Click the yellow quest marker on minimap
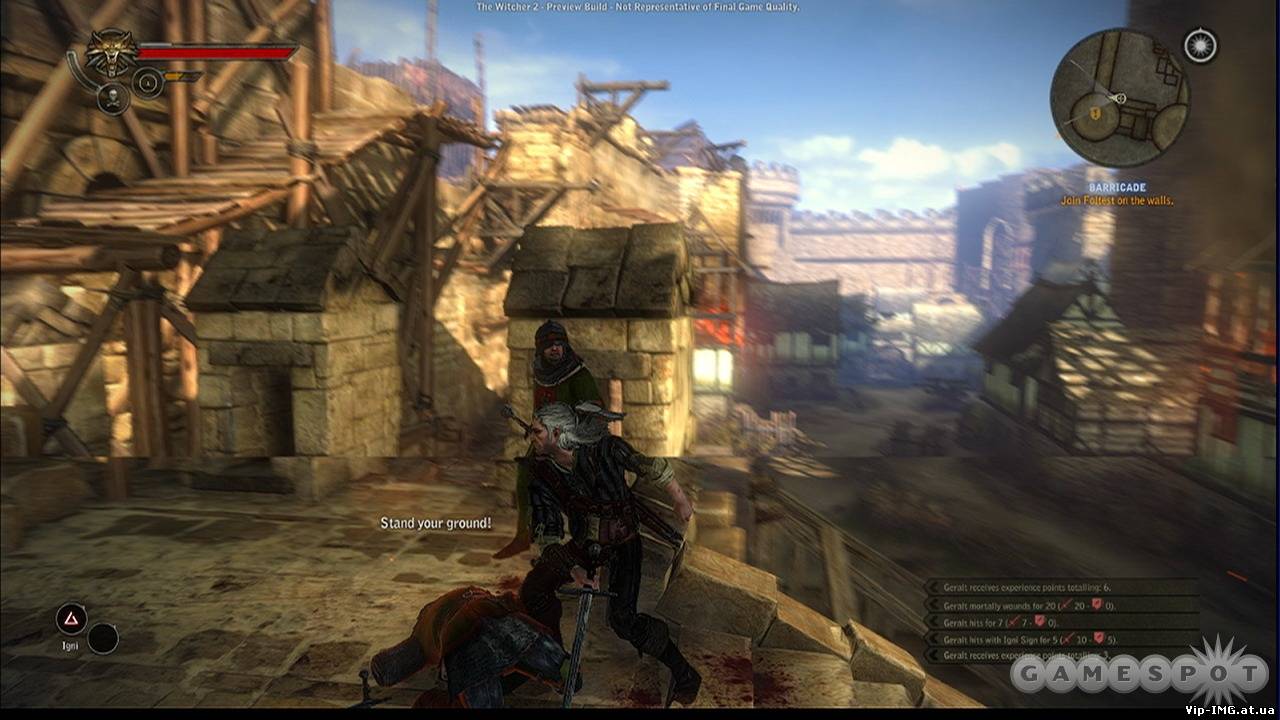 click(x=1097, y=115)
